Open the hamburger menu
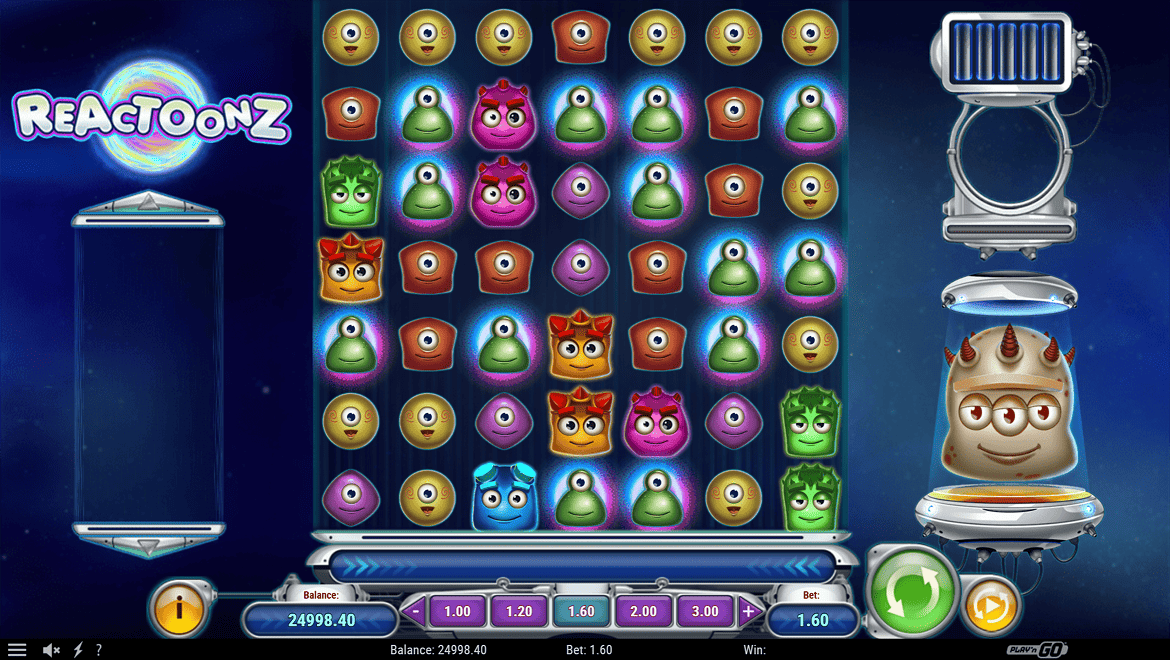 pos(17,650)
